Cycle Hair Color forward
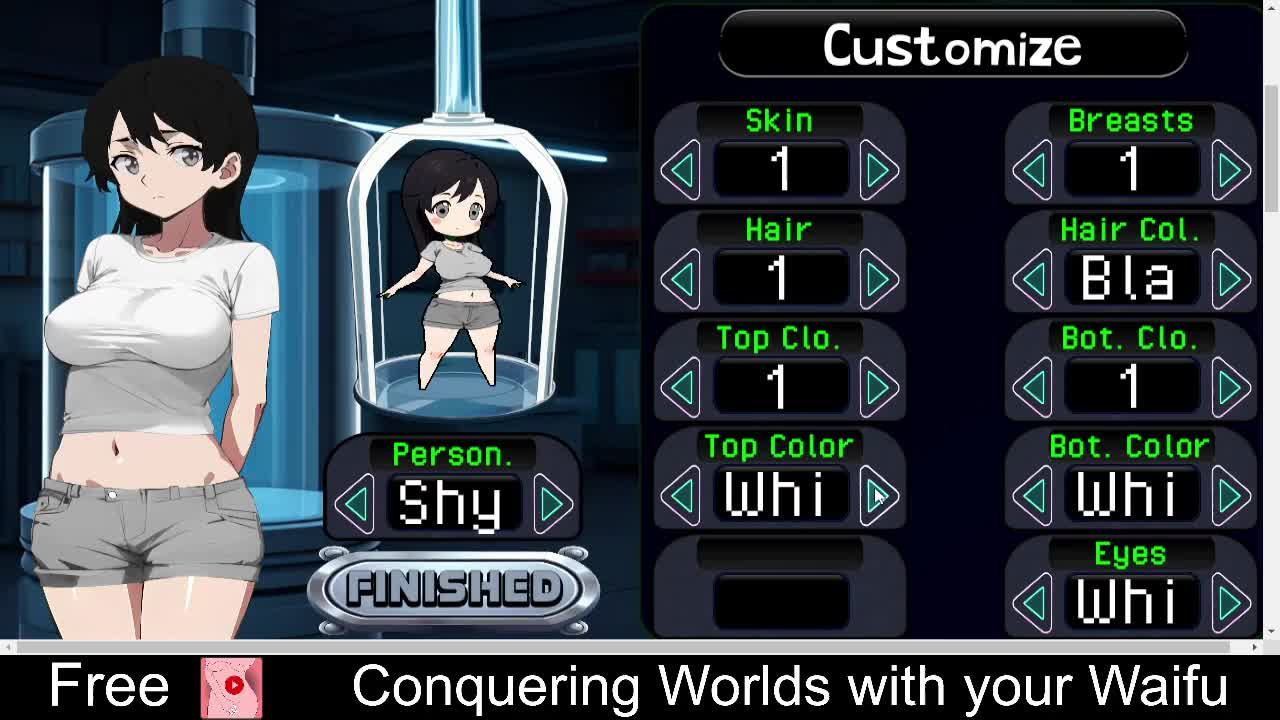 pyautogui.click(x=1230, y=279)
